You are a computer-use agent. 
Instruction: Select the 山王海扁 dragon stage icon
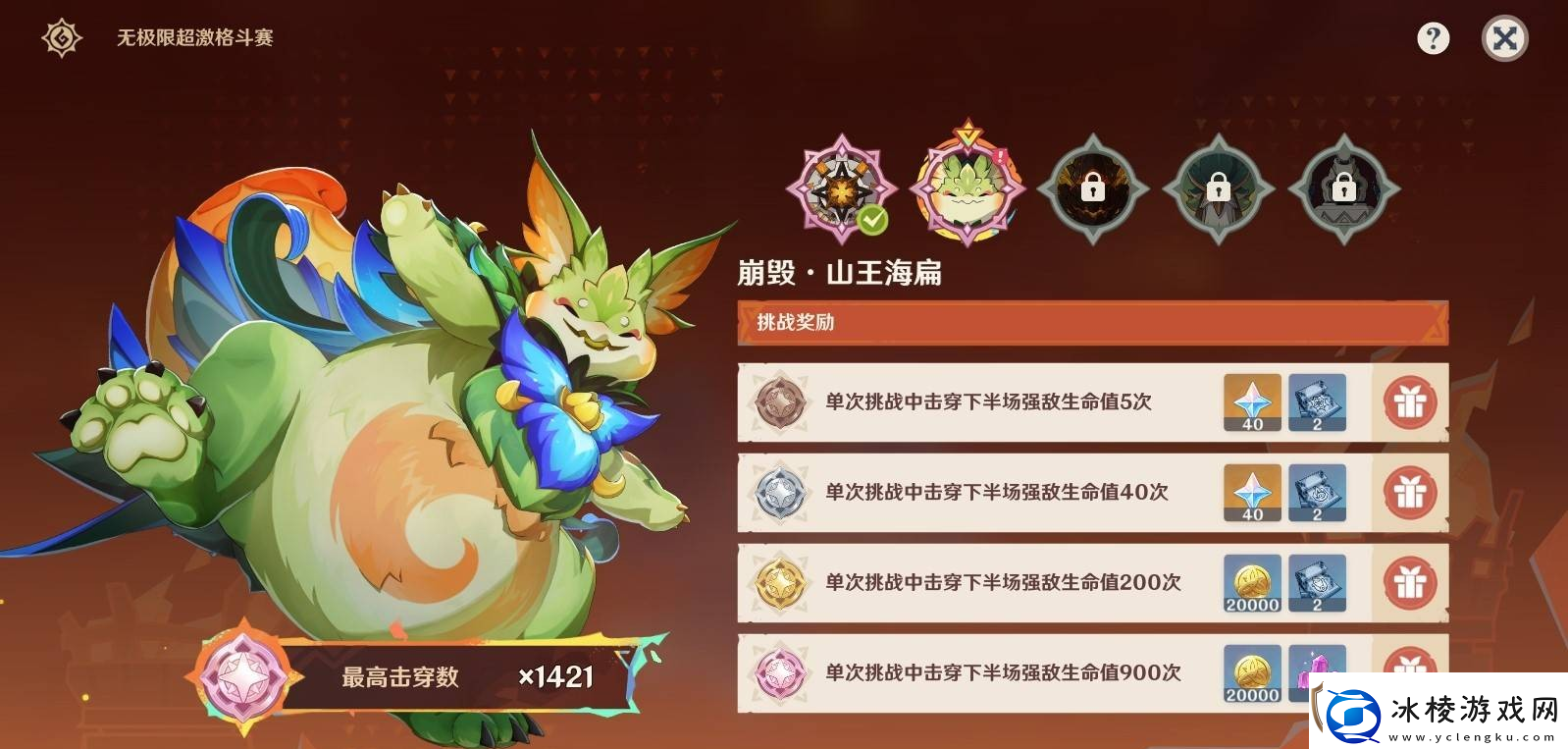[x=967, y=188]
